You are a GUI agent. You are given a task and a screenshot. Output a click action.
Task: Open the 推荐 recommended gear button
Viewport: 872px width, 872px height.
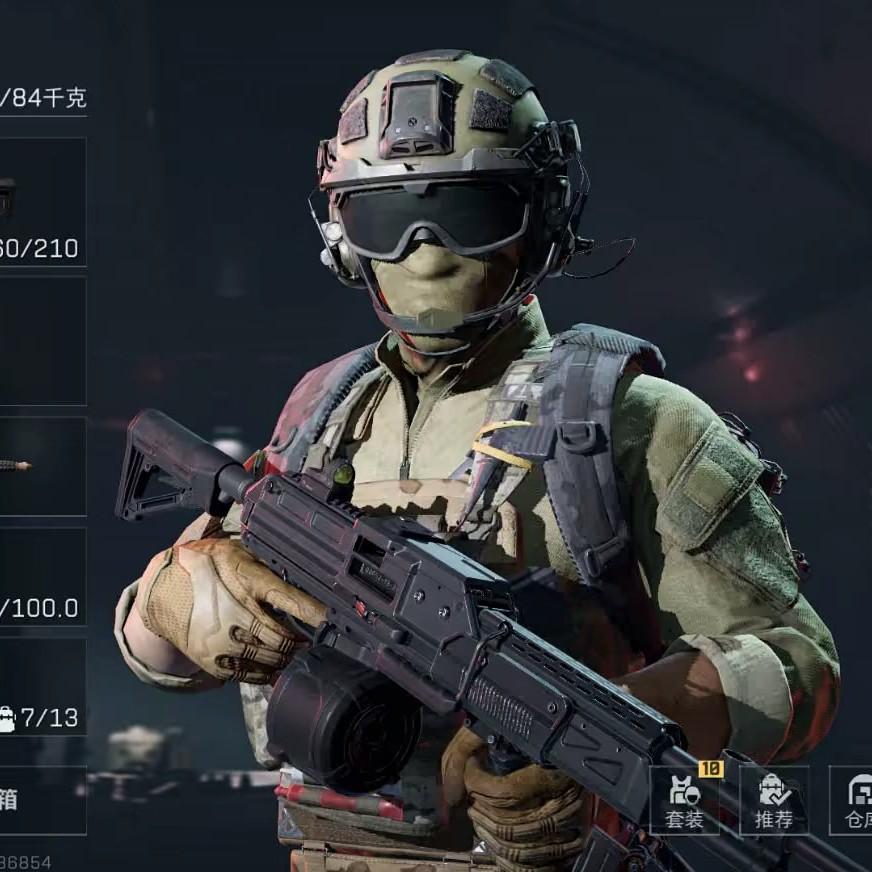coord(773,800)
